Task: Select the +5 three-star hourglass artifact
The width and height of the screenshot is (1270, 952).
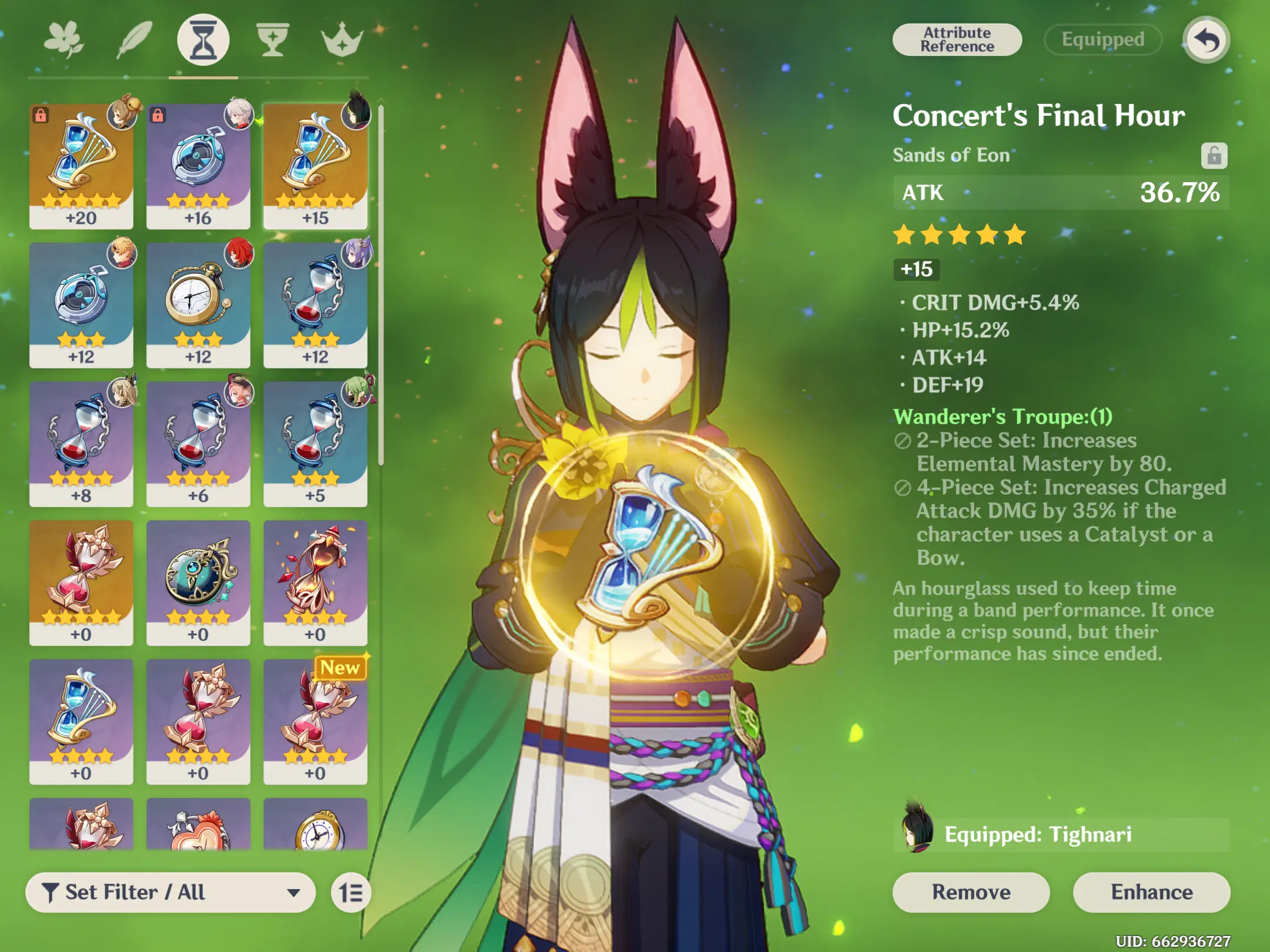Action: pyautogui.click(x=315, y=444)
